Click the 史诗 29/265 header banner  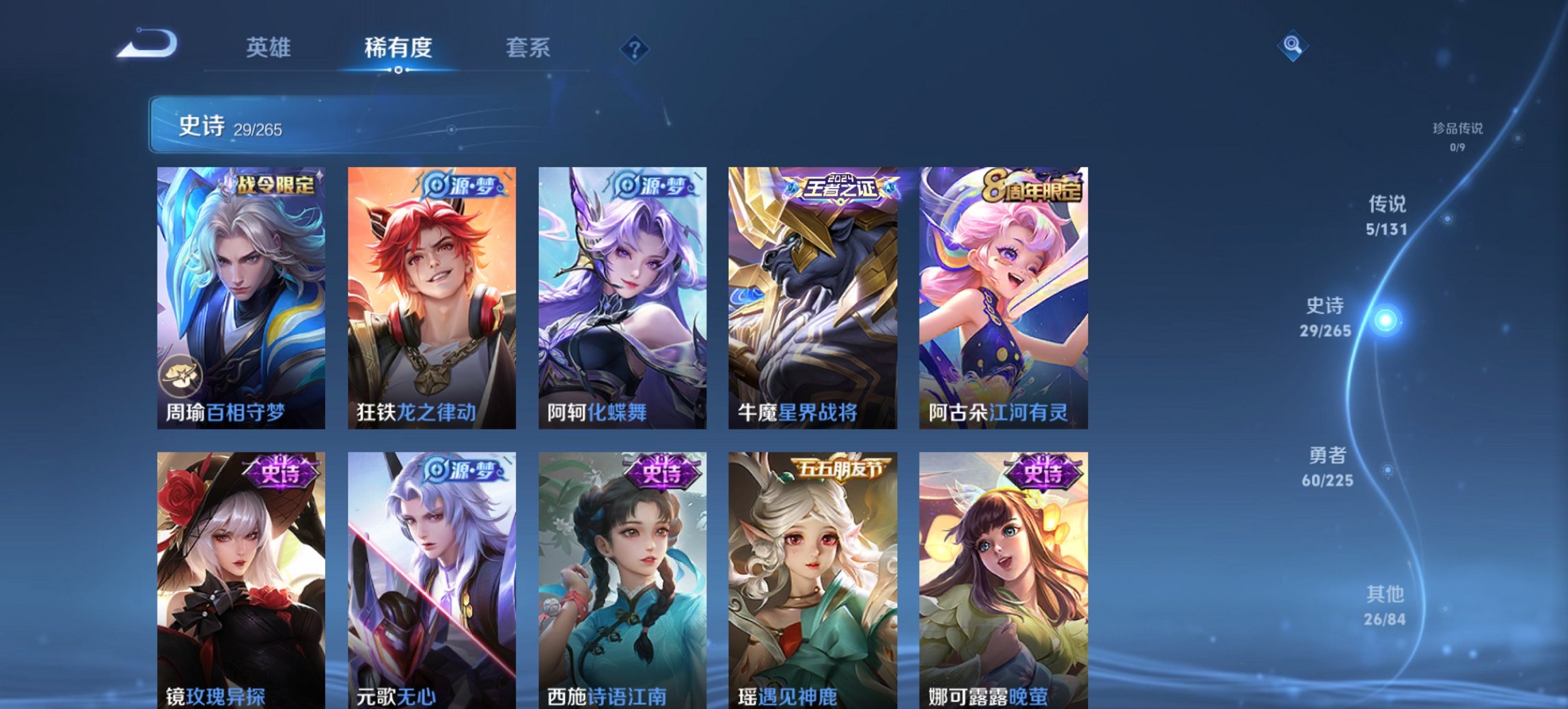point(273,126)
